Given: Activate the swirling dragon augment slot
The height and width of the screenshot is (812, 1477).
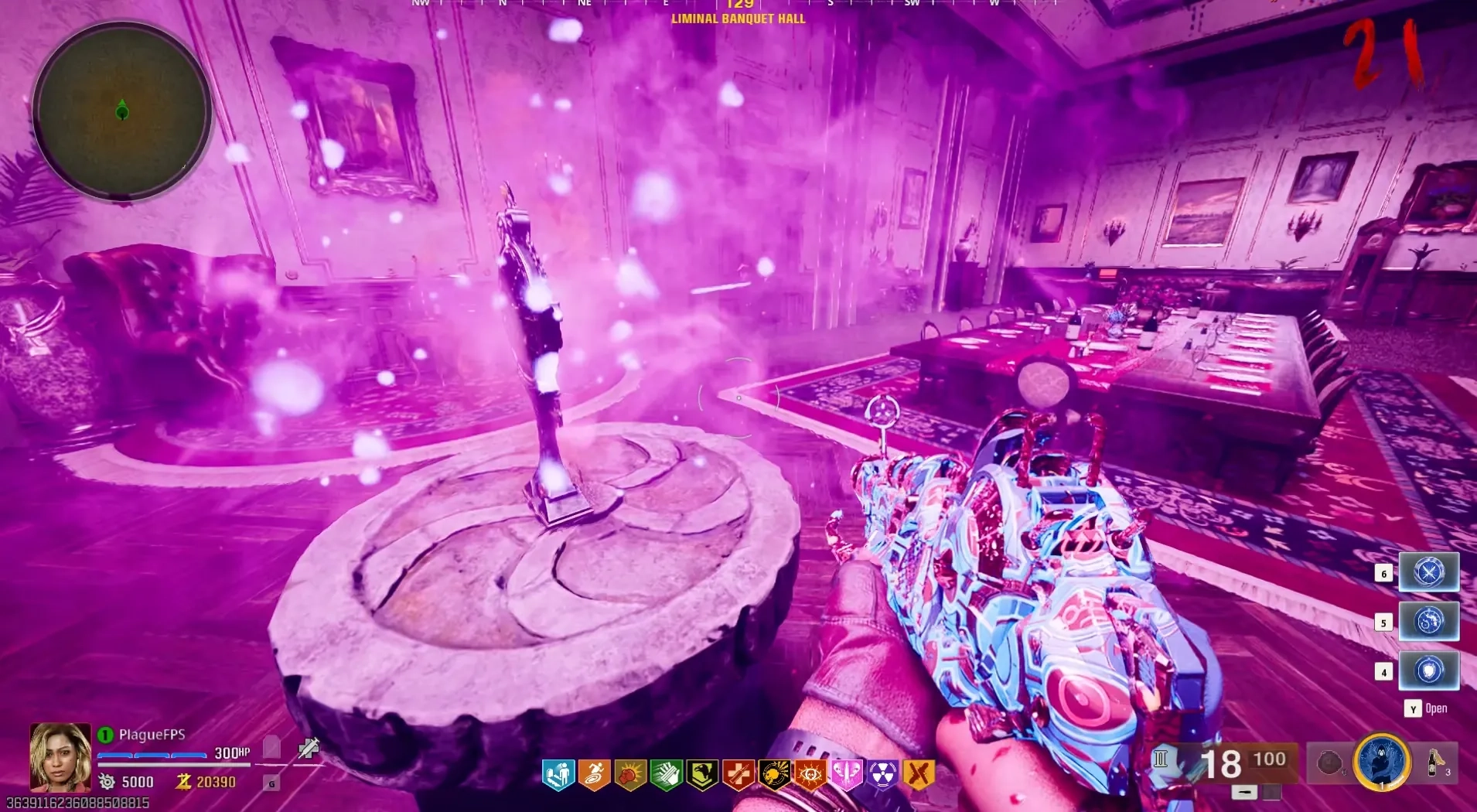Looking at the screenshot, I should pyautogui.click(x=1428, y=622).
